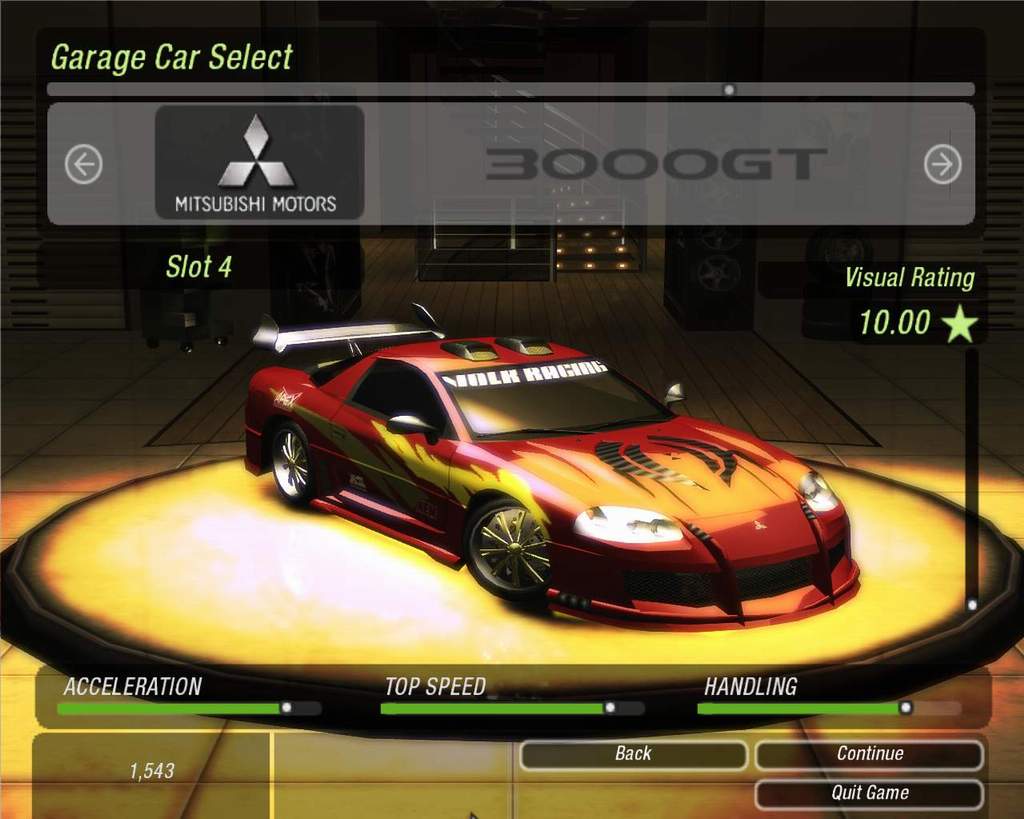
Task: Select the Mitsubishi Motors logo tile
Action: coord(259,162)
